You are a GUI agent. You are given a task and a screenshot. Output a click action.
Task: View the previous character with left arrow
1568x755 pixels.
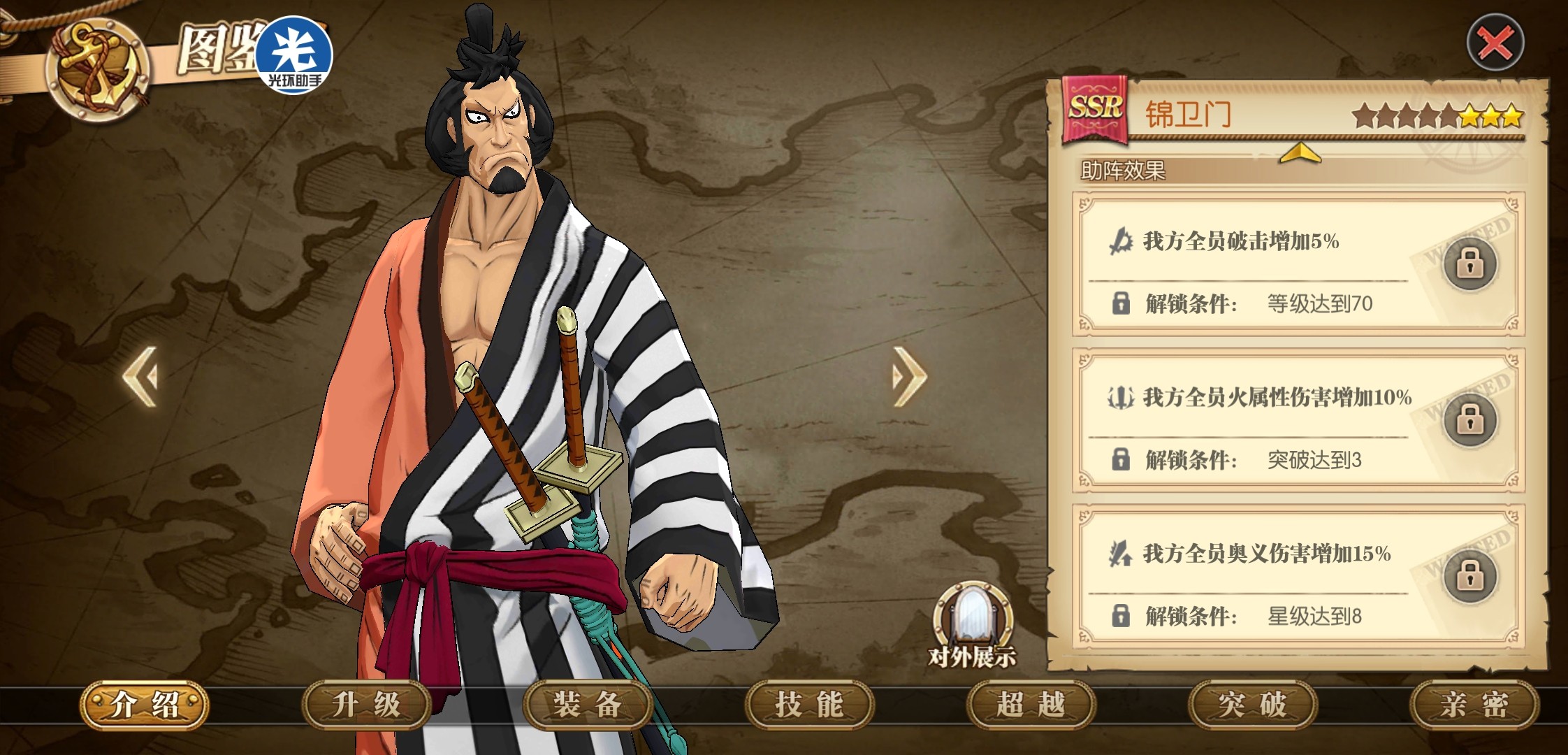(x=140, y=376)
